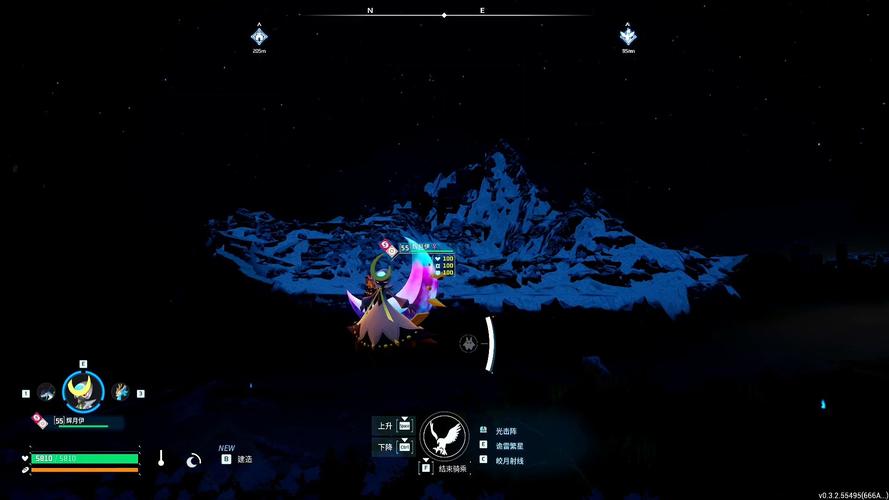Switch to the right party pal portrait
889x500 pixels.
click(121, 392)
